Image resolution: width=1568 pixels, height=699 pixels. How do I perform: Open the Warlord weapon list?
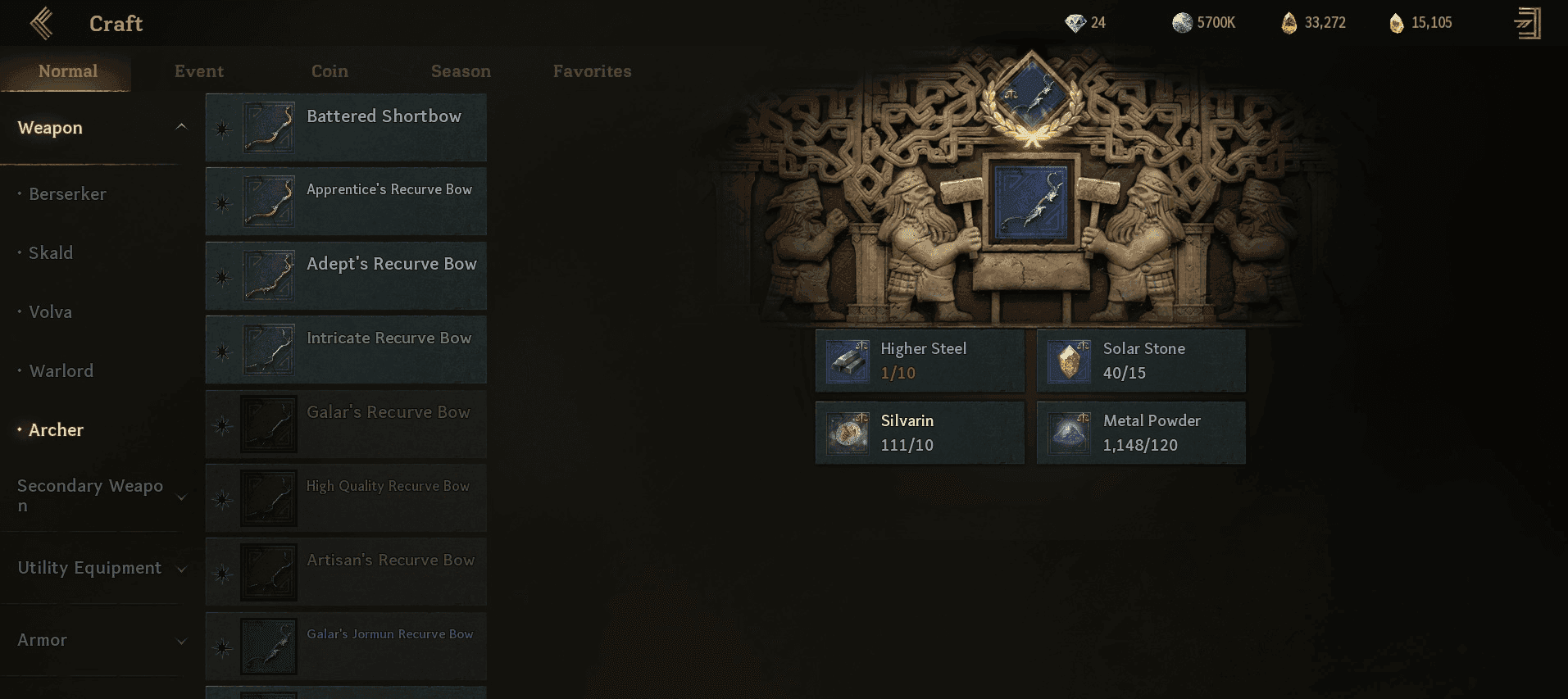pyautogui.click(x=61, y=371)
